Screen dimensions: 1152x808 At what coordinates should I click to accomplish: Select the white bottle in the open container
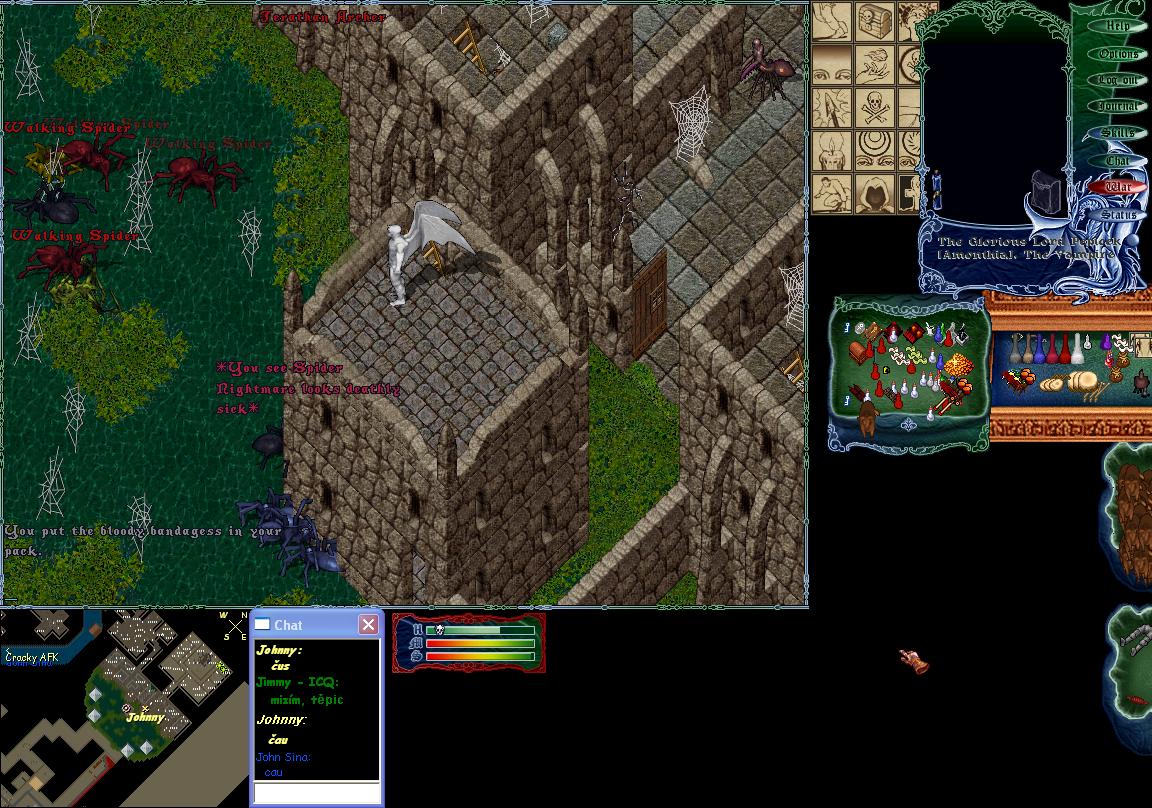pos(1078,349)
